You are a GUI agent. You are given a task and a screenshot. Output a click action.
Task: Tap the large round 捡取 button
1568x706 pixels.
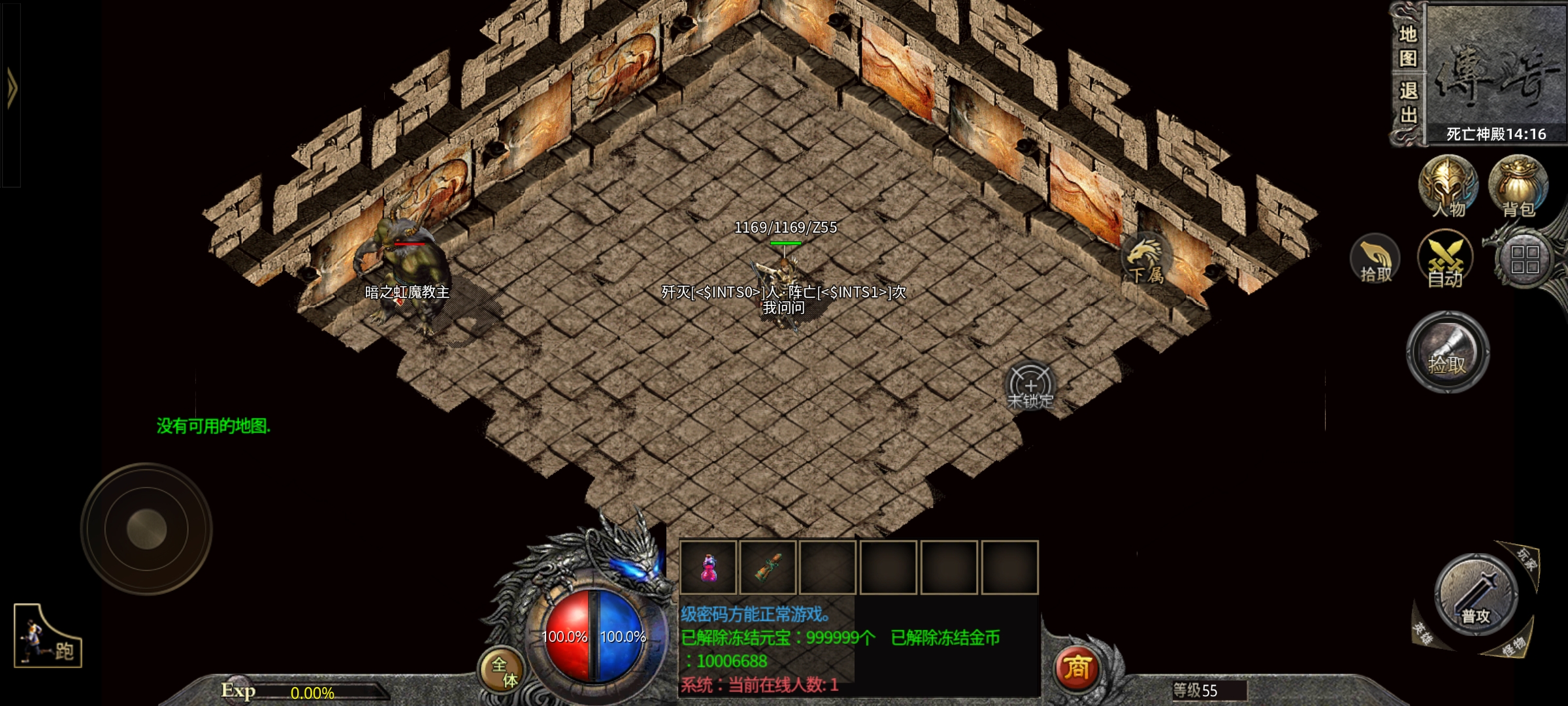[1447, 352]
